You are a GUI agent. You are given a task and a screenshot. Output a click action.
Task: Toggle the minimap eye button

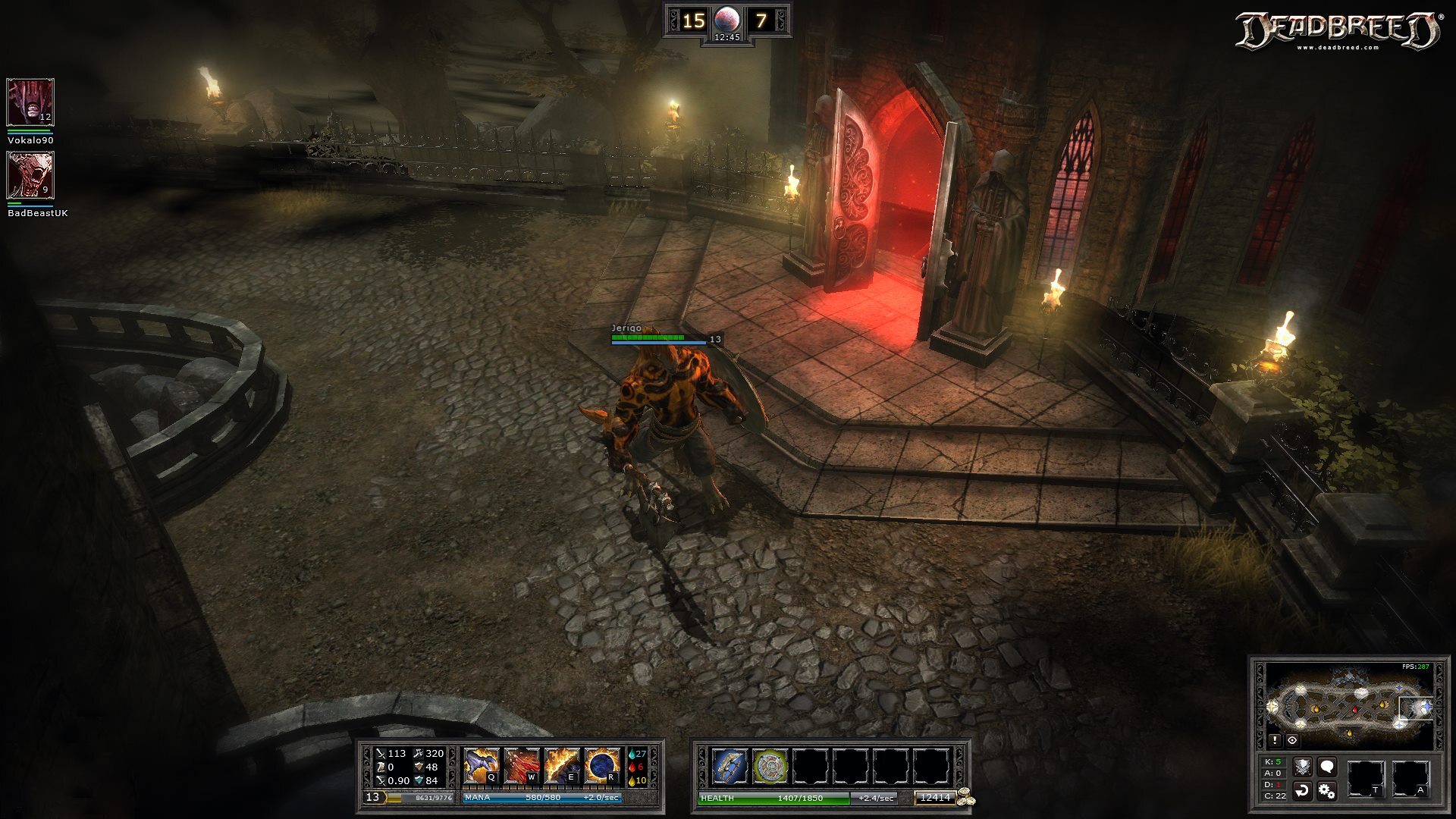pos(1292,740)
